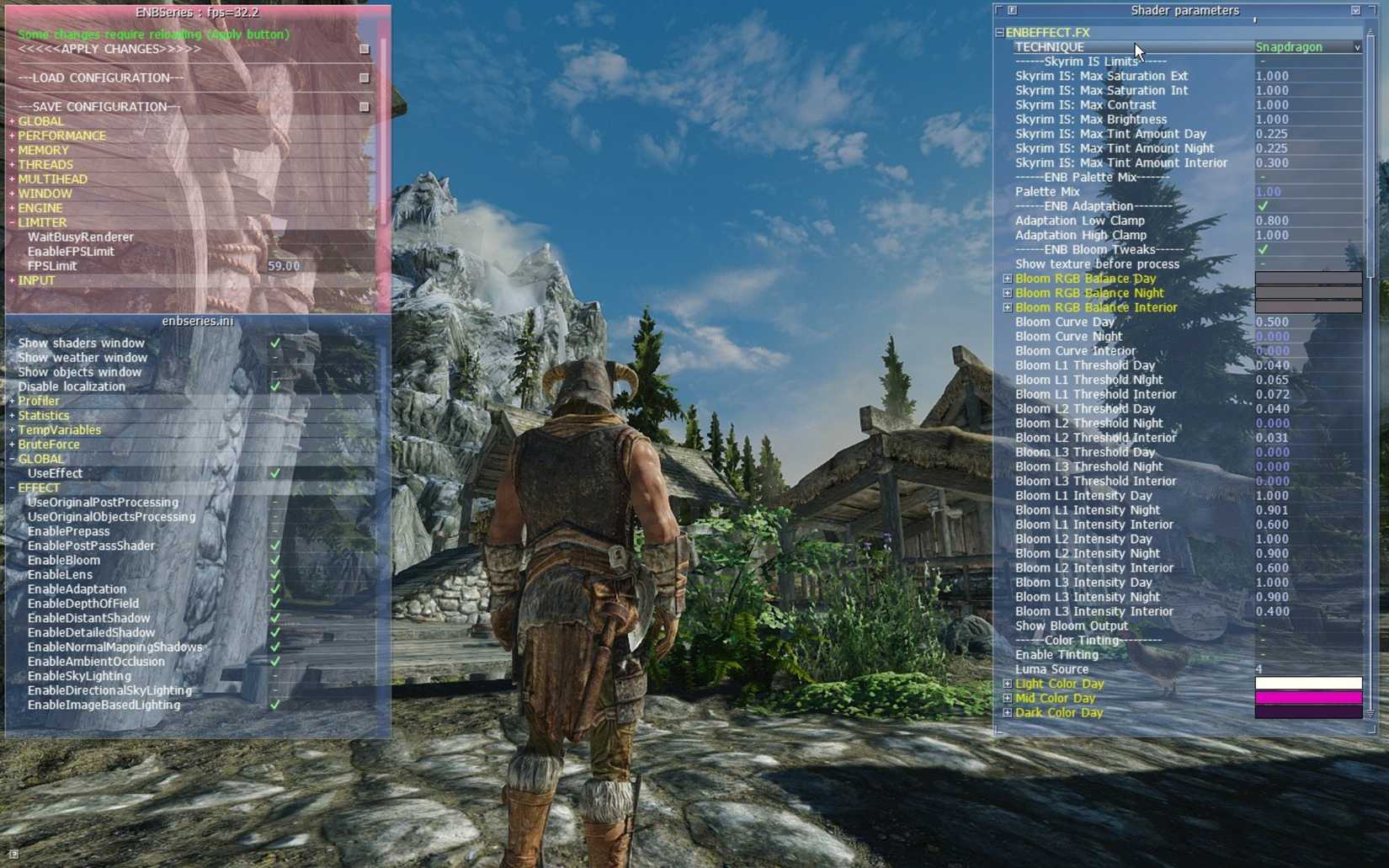
Task: Click the APPLY CHANGES button
Action: point(108,49)
